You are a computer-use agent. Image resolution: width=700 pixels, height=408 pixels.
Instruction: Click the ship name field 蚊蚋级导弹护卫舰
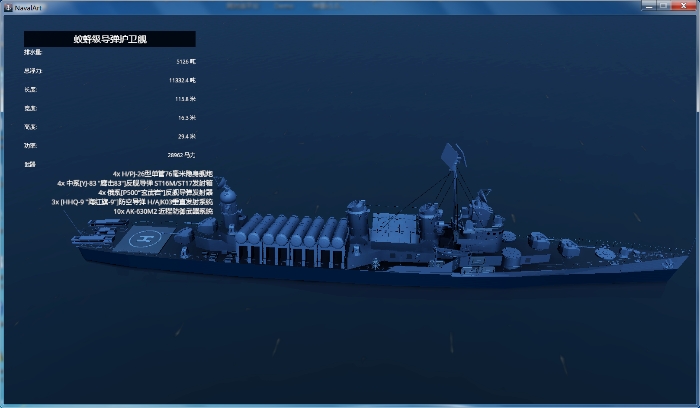coord(110,39)
